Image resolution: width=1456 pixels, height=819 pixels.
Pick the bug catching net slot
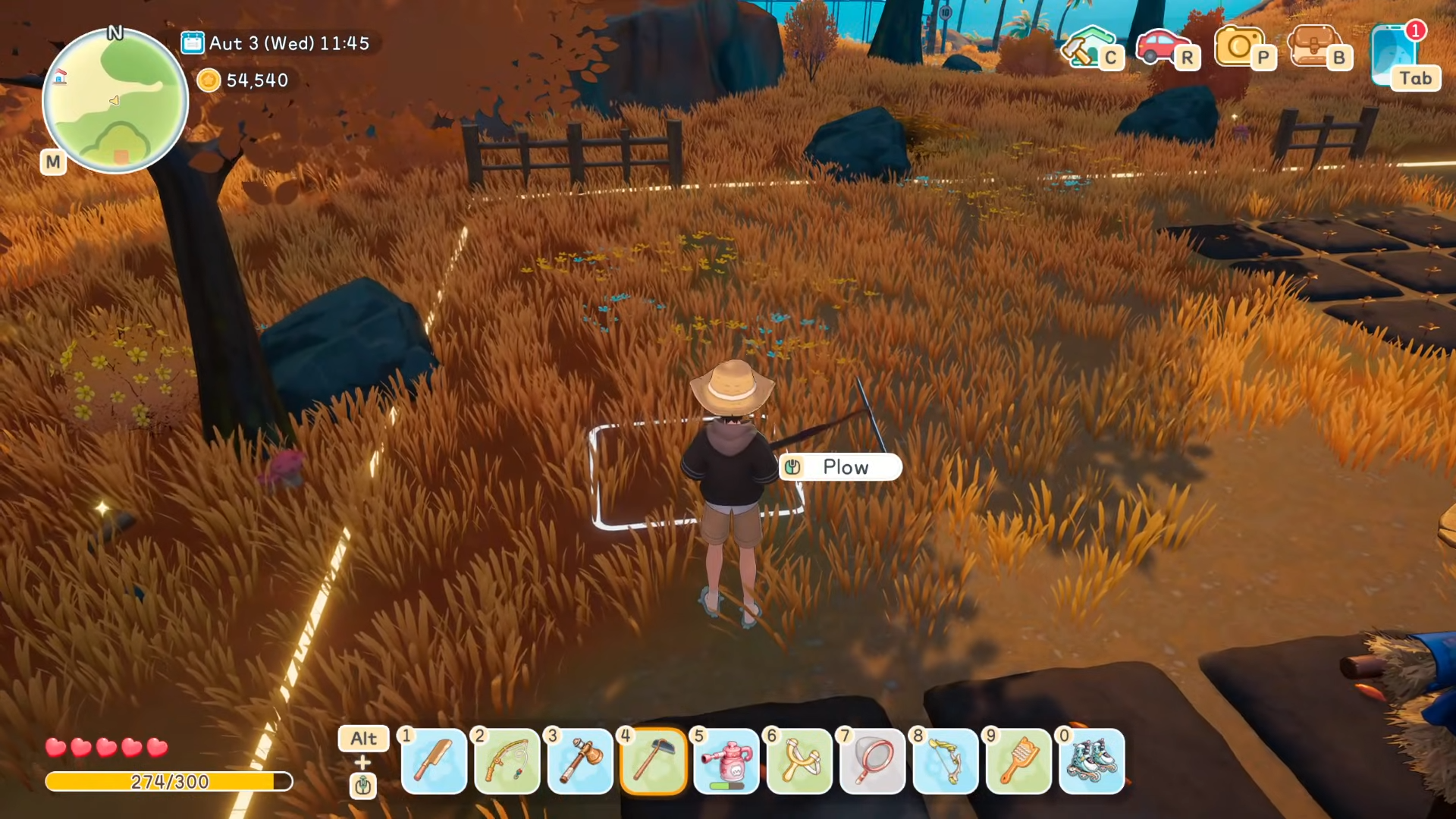[x=873, y=761]
